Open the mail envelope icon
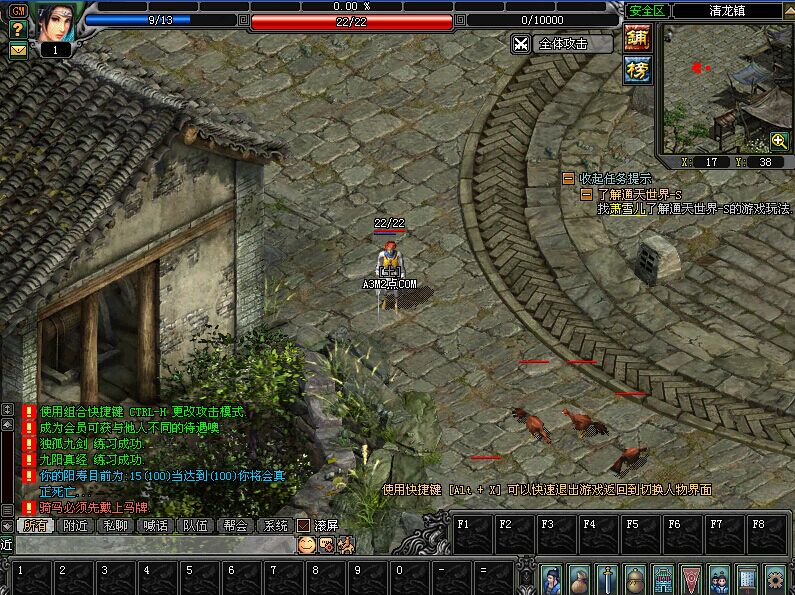Viewport: 795px width, 595px height. coord(18,49)
